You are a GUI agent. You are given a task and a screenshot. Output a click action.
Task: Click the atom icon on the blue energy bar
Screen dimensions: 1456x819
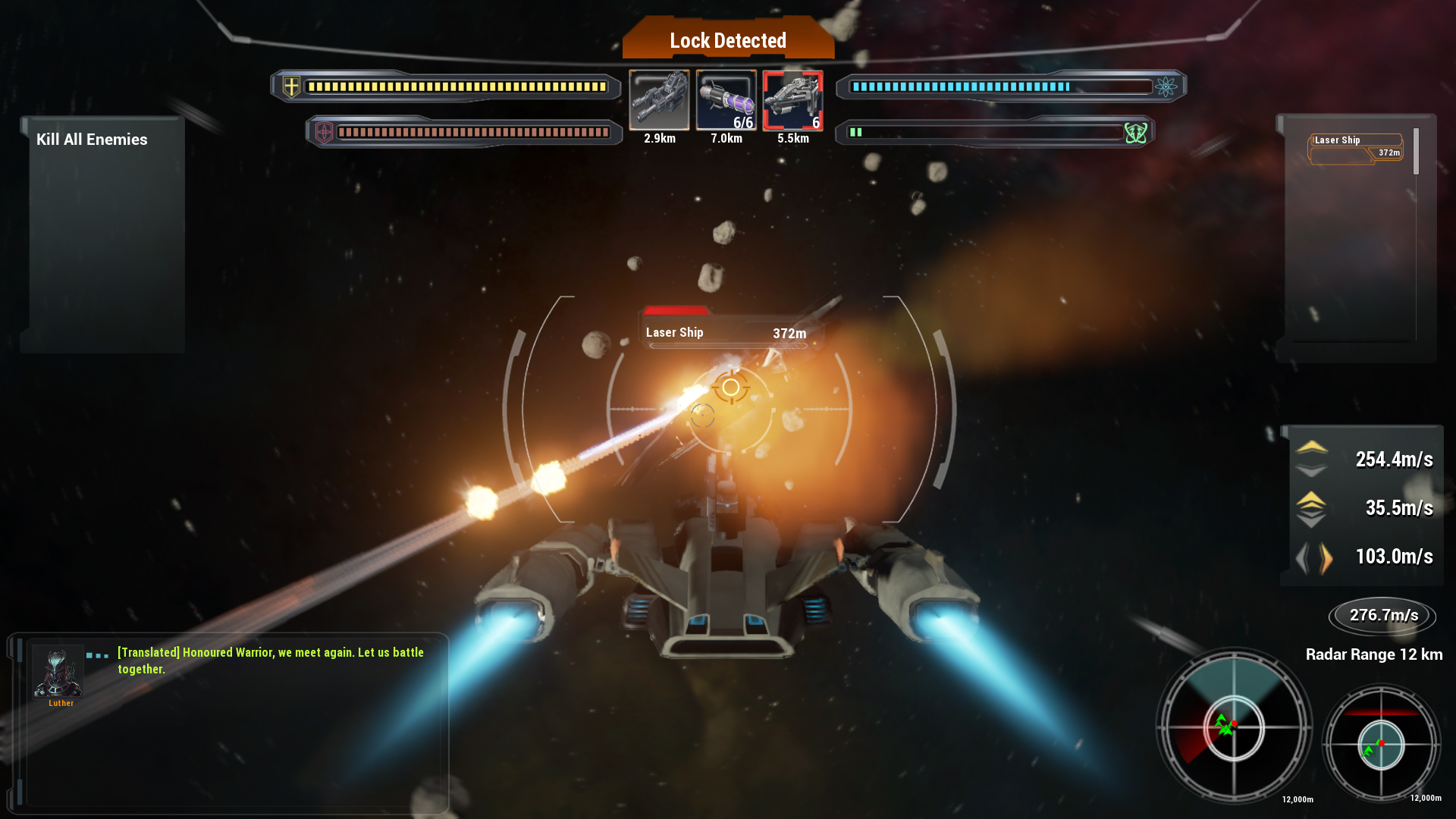point(1166,86)
